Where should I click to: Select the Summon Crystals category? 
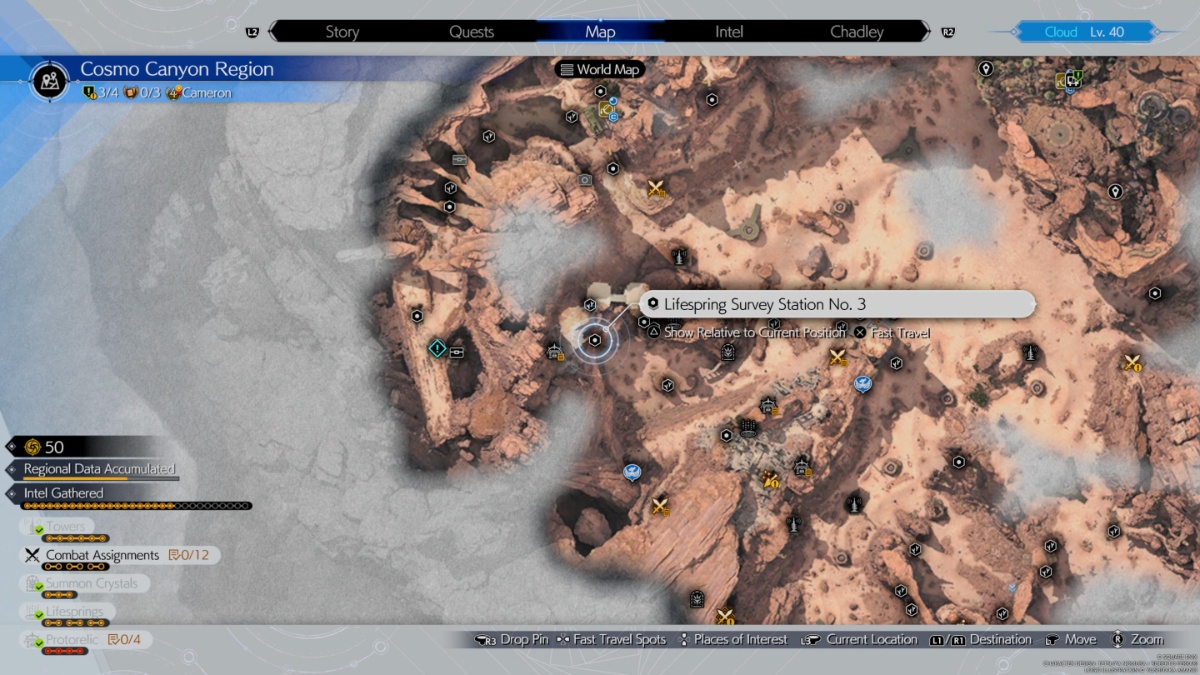point(91,583)
